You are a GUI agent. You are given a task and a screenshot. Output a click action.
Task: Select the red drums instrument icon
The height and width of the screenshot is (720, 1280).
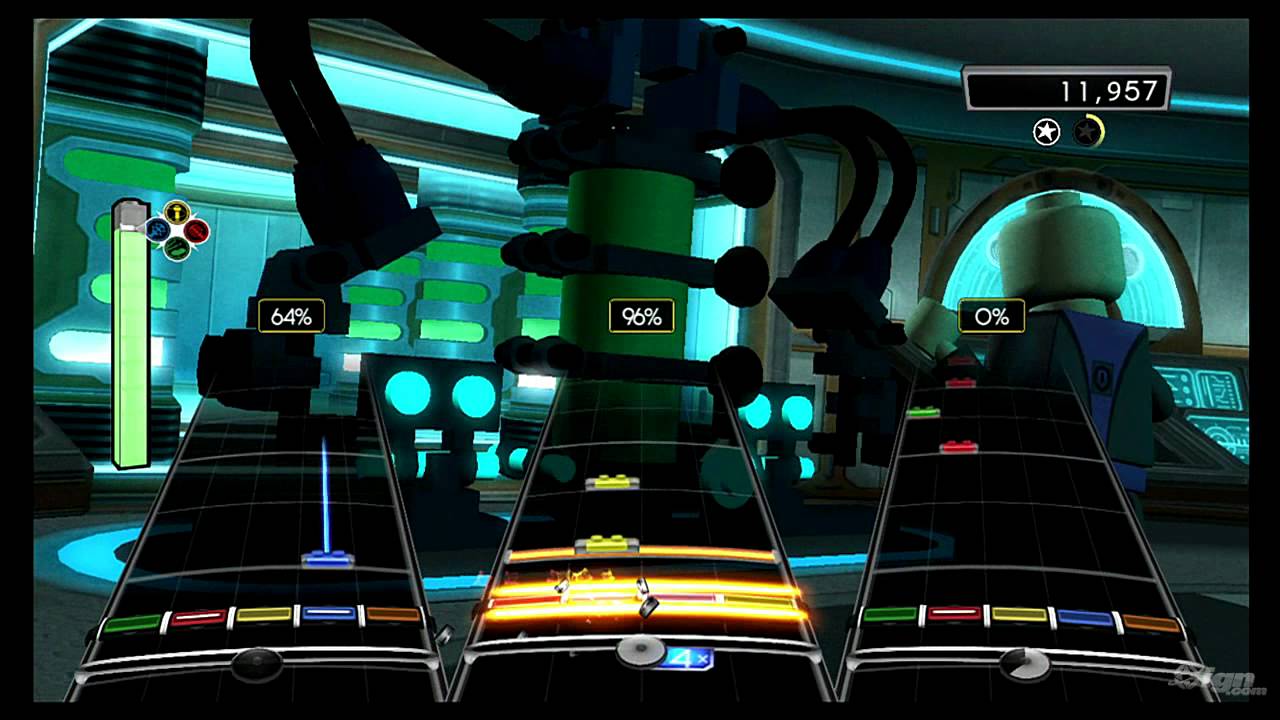pos(198,231)
